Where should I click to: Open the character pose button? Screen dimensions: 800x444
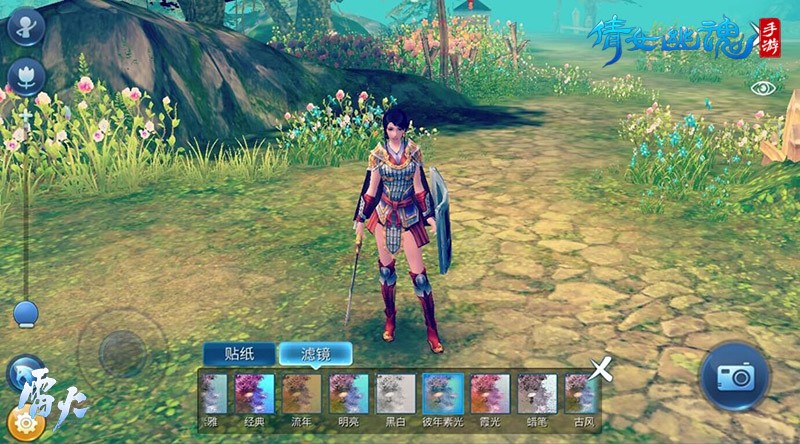coord(25,26)
